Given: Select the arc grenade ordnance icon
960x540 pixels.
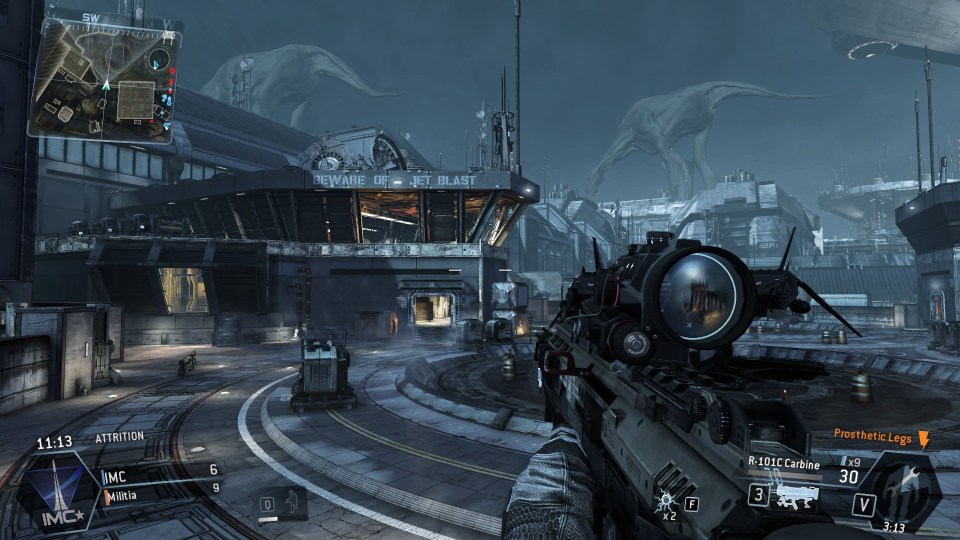Looking at the screenshot, I should pyautogui.click(x=664, y=499).
